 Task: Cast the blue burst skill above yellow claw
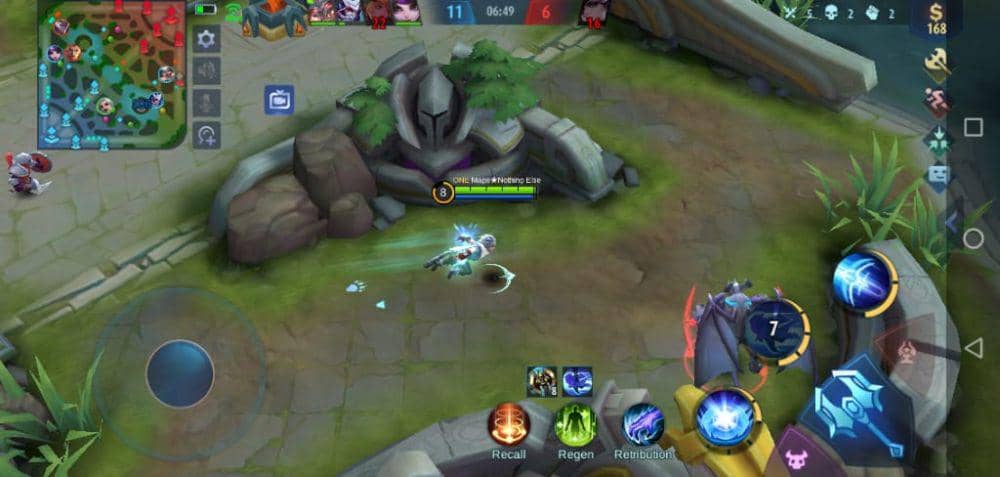(726, 416)
